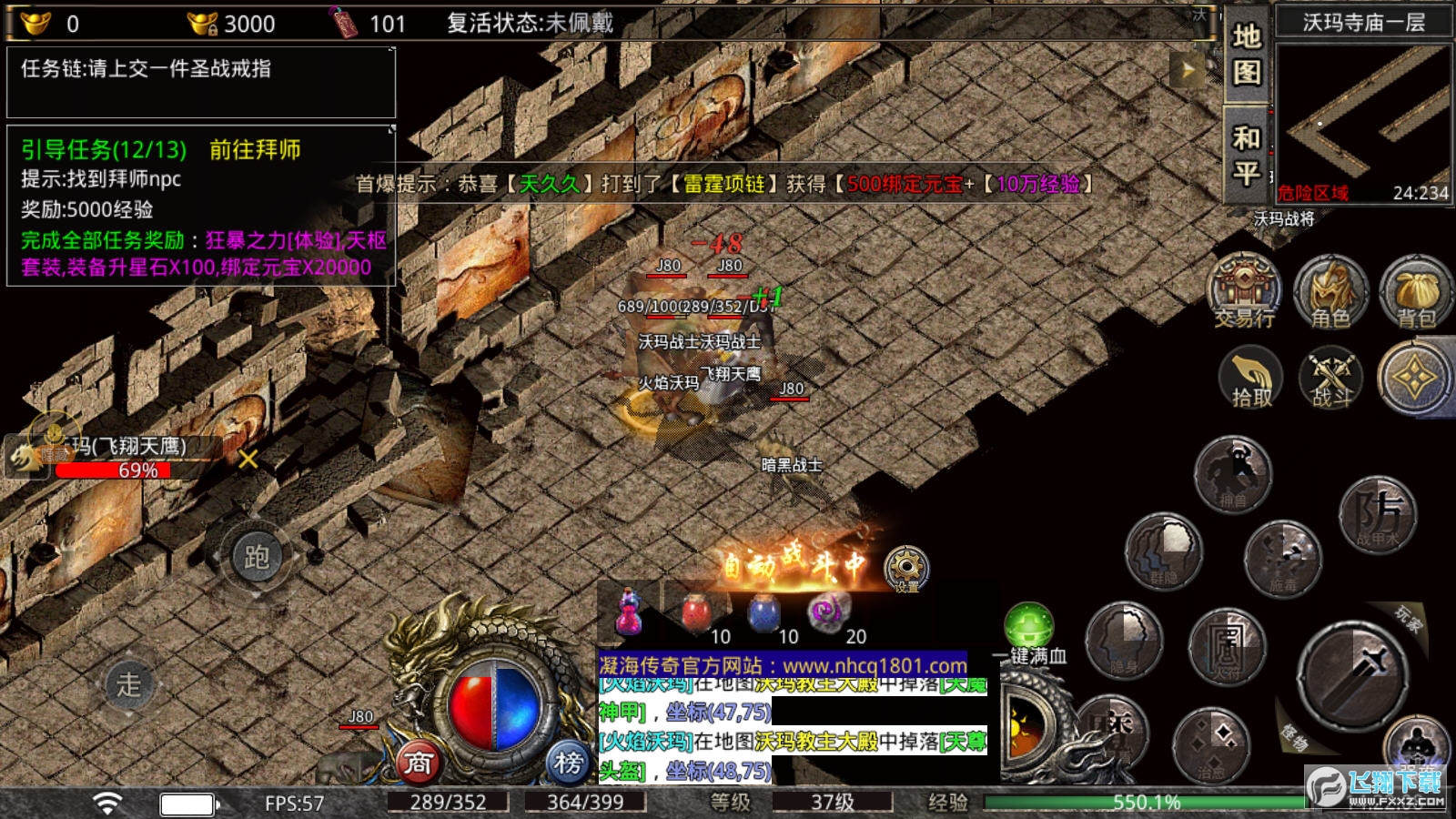Open the 角色 character sheet

tap(1330, 291)
